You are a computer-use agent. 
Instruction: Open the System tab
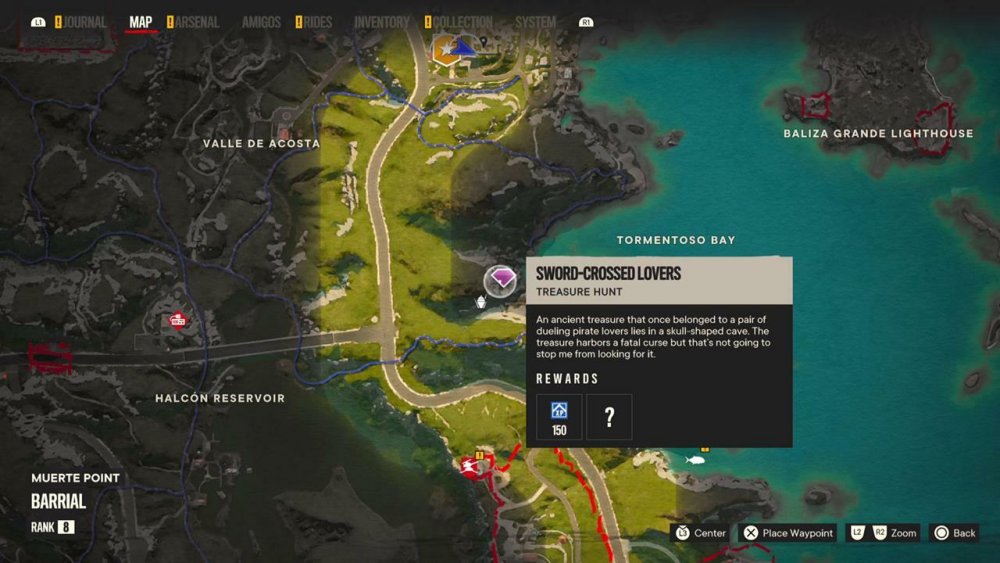536,22
